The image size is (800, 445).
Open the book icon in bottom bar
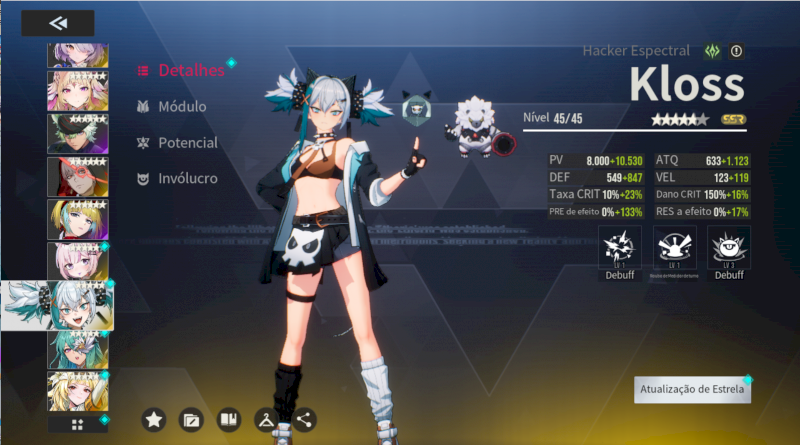(229, 420)
